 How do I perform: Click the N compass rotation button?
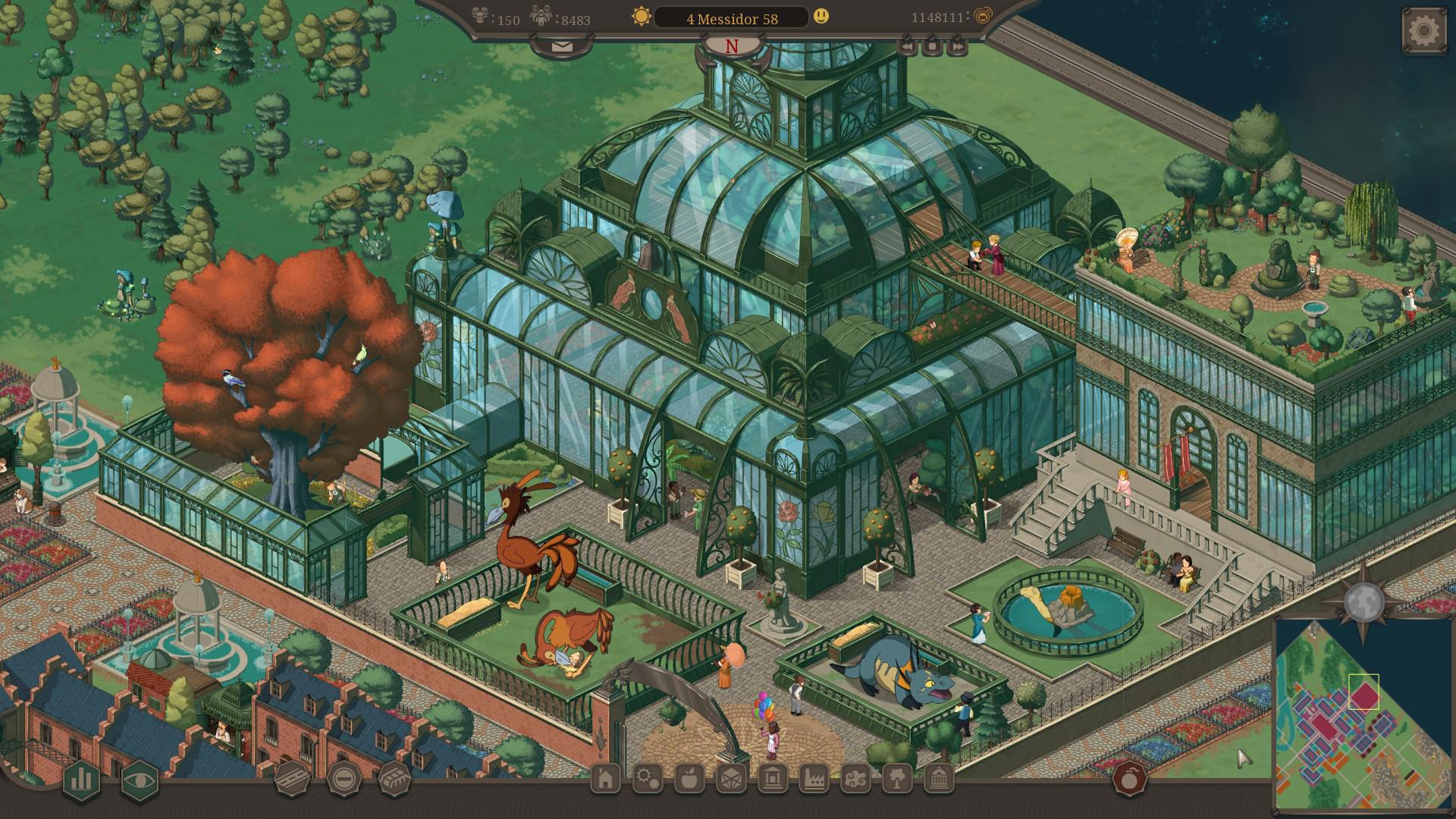[x=732, y=47]
